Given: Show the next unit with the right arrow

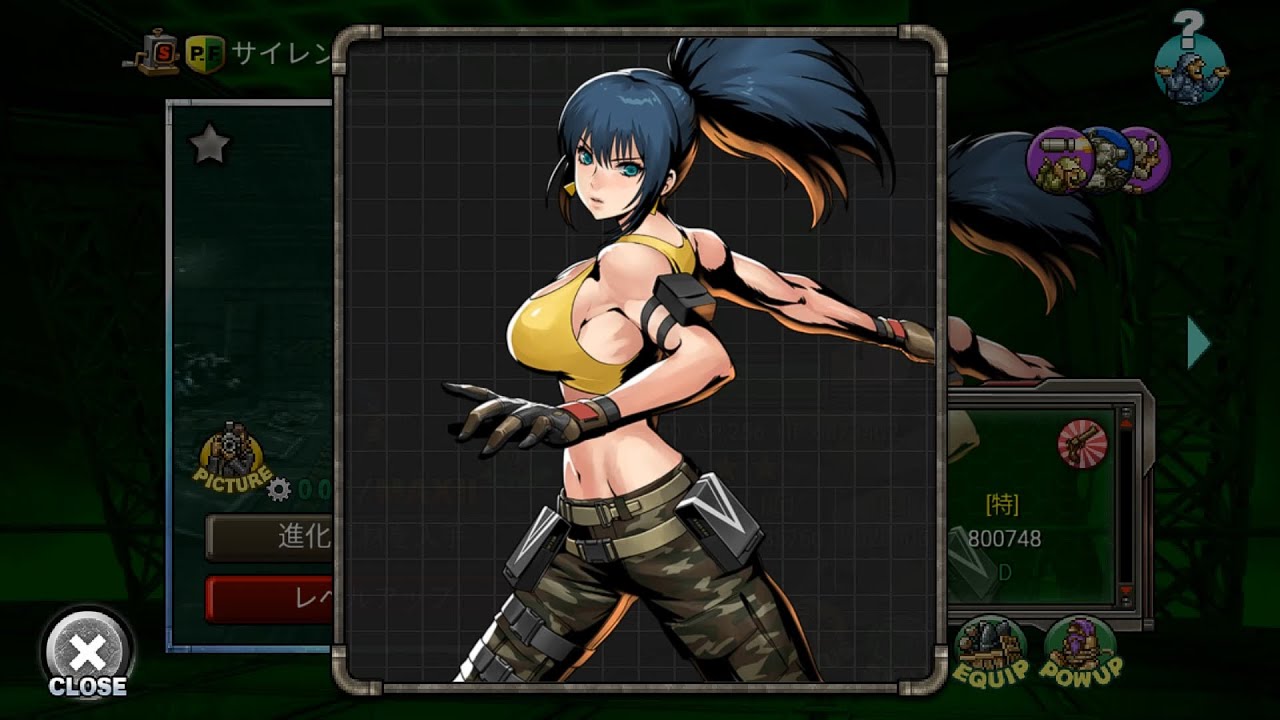Looking at the screenshot, I should pos(1198,343).
